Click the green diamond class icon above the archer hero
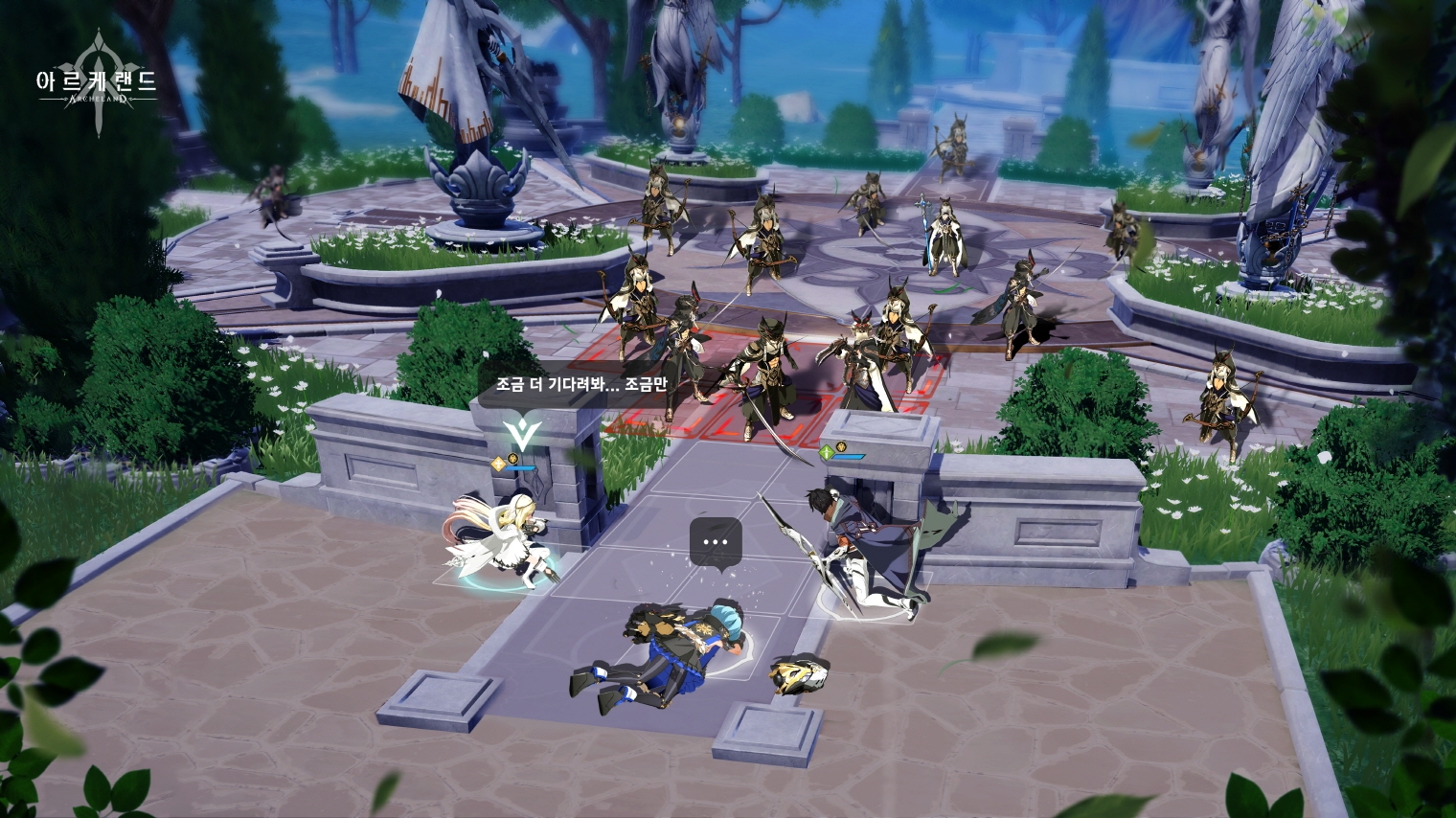 coord(827,452)
